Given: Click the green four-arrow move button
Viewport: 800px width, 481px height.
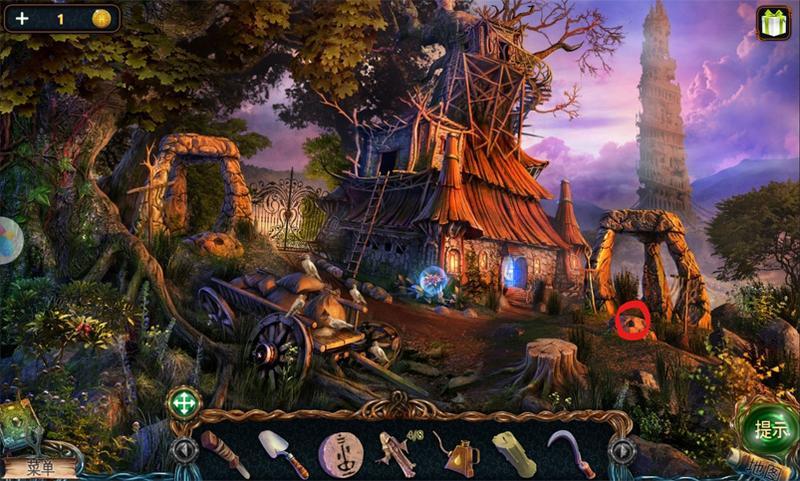Looking at the screenshot, I should (183, 404).
